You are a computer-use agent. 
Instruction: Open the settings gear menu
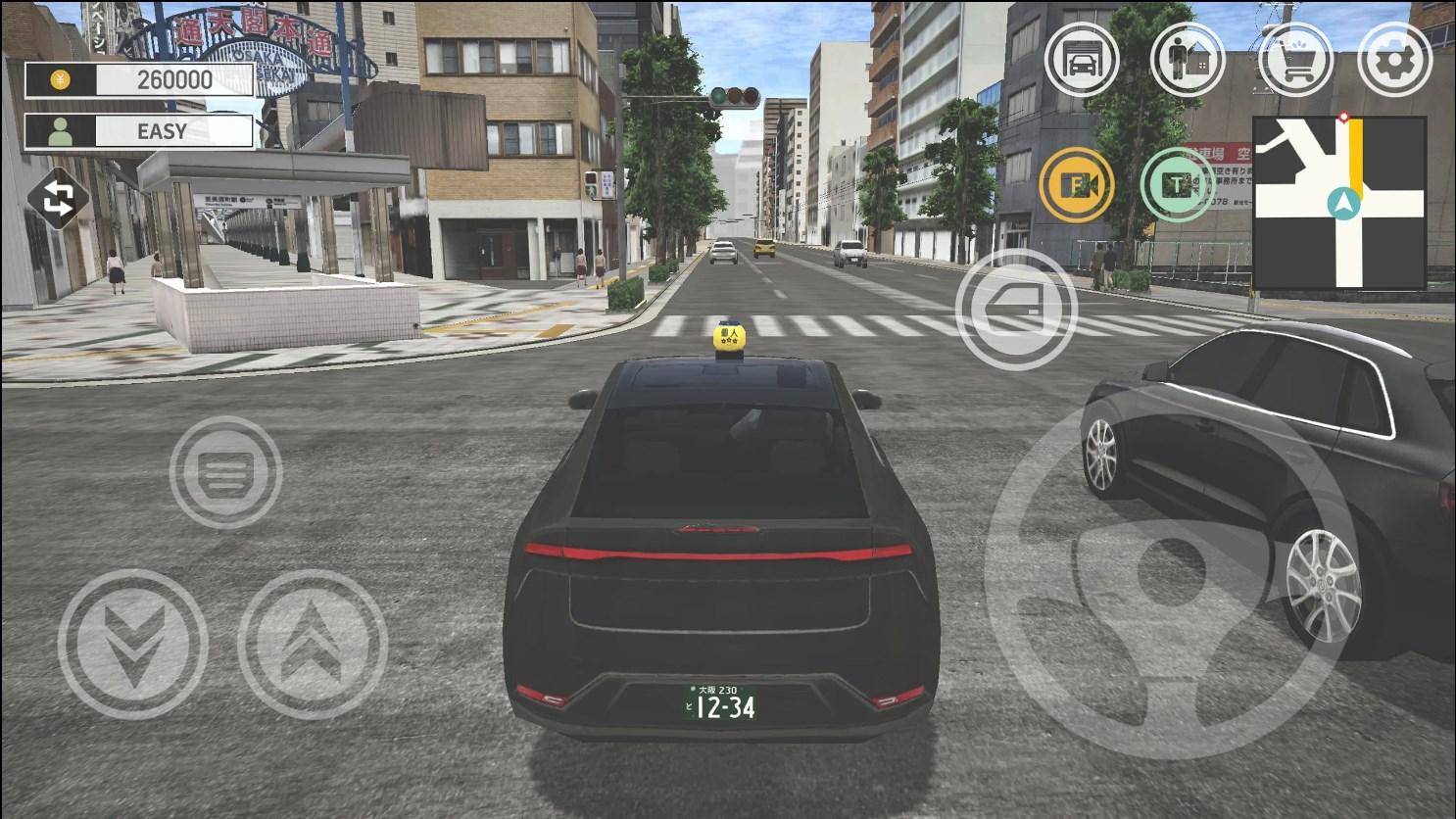[1397, 59]
